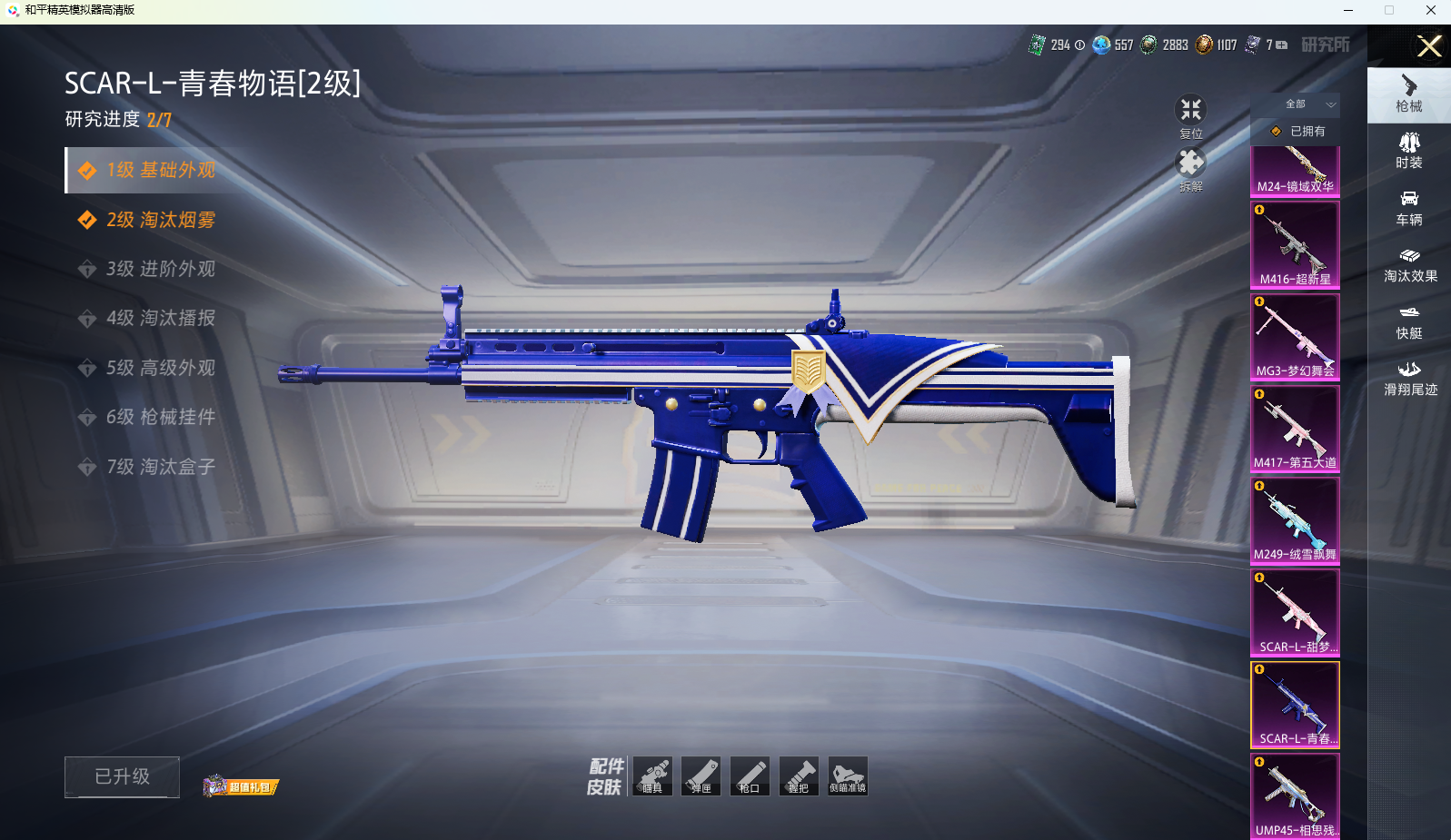Open the 车辆 category tab

click(1409, 208)
